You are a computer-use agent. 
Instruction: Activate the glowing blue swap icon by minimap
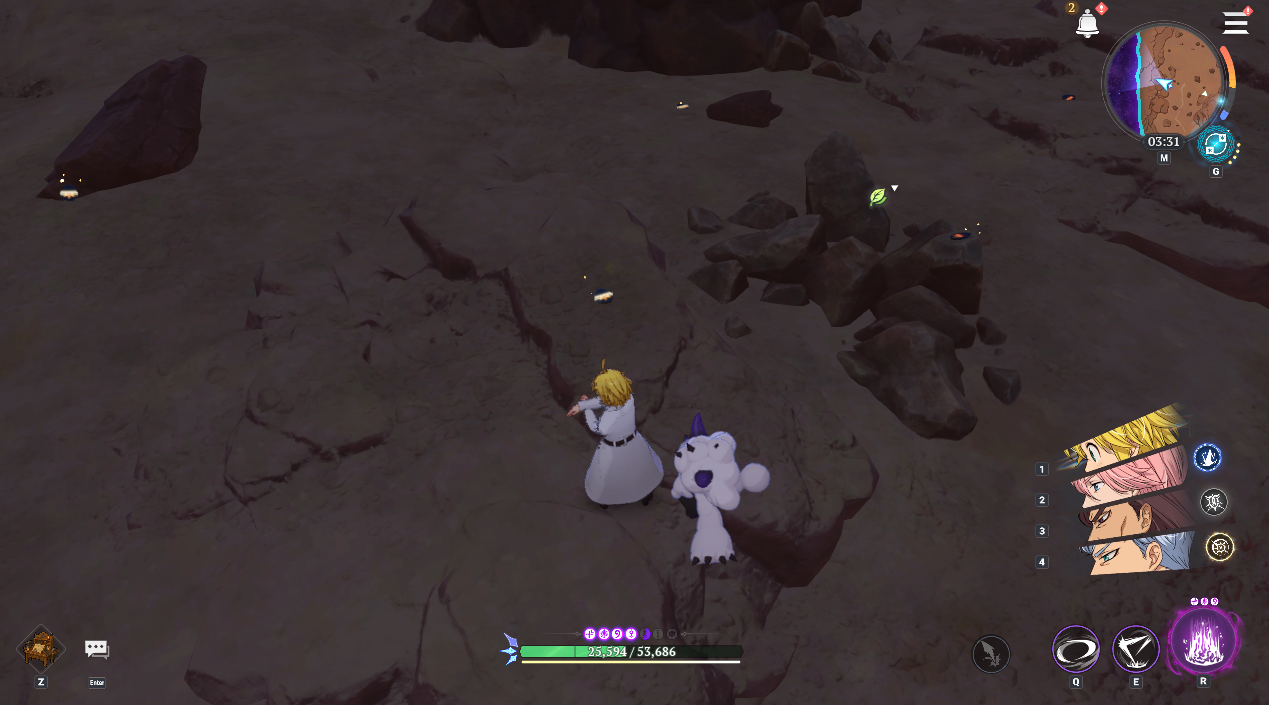pyautogui.click(x=1215, y=145)
